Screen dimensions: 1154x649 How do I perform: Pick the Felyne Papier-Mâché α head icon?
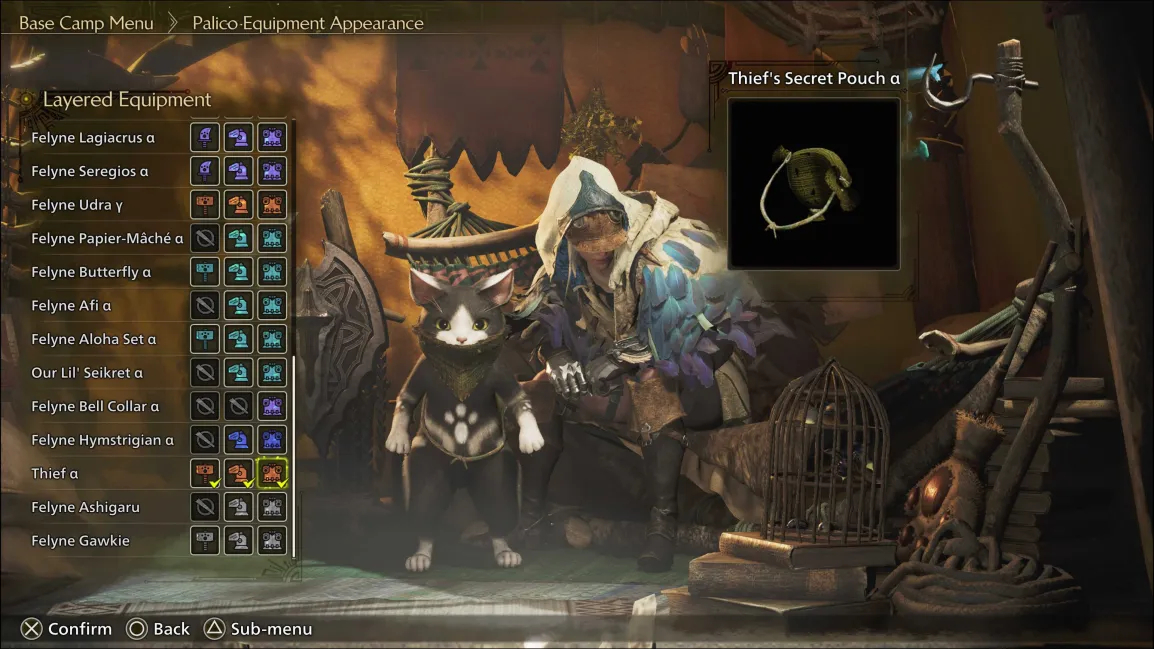(x=238, y=238)
